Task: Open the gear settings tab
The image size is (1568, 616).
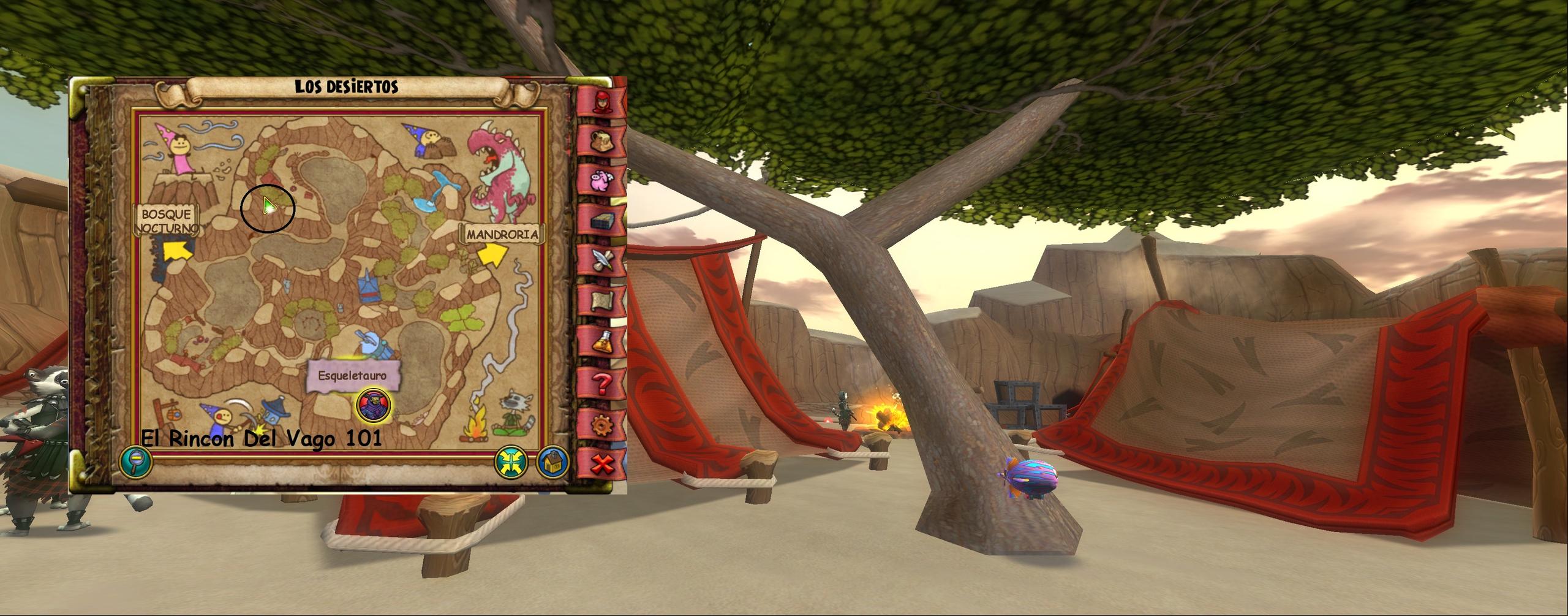Action: (602, 424)
